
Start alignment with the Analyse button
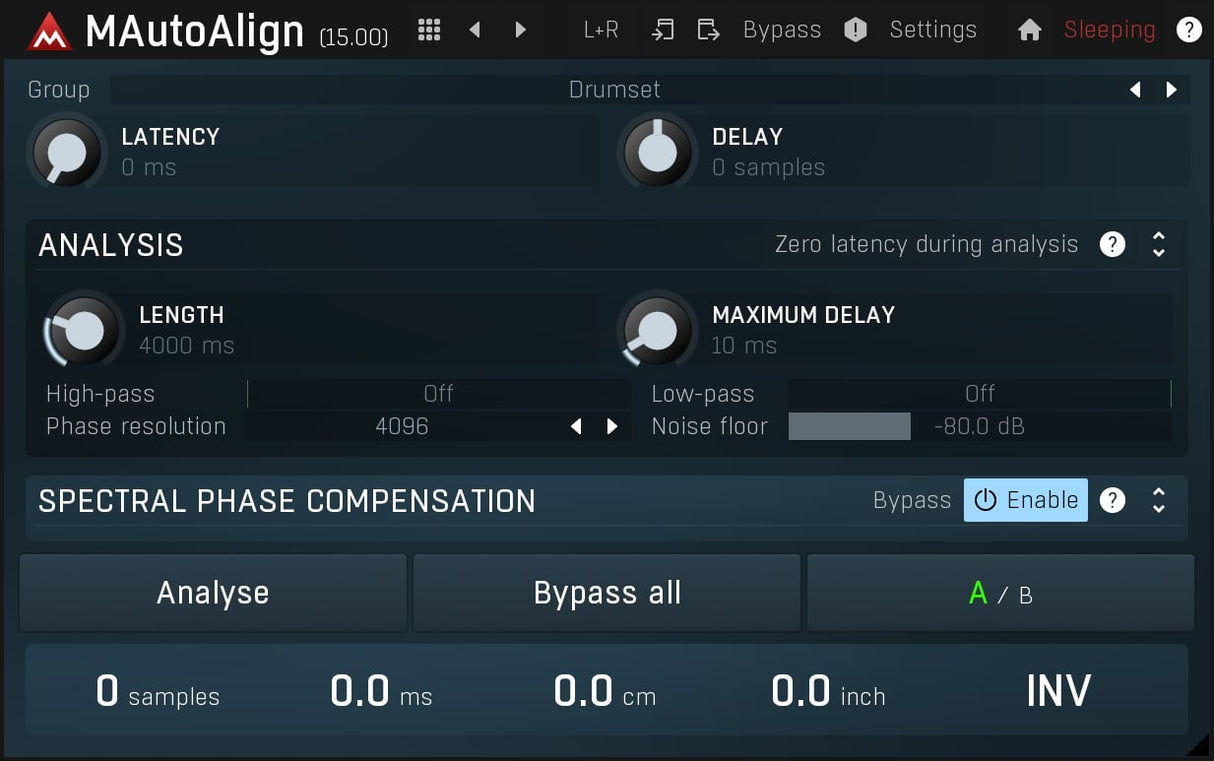point(213,593)
